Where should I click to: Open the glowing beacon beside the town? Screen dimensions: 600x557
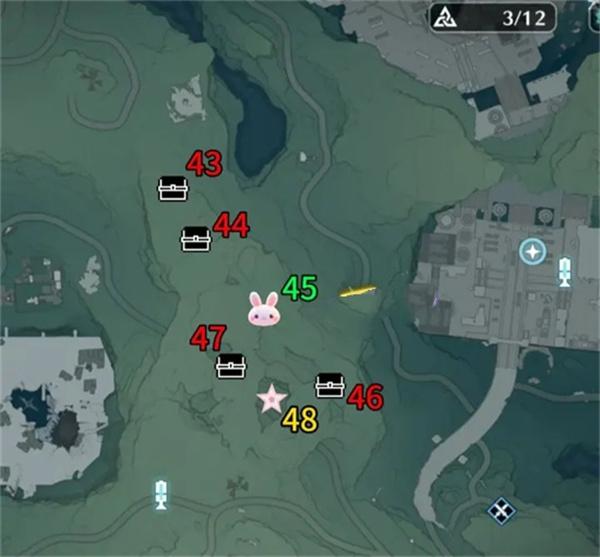(x=565, y=270)
